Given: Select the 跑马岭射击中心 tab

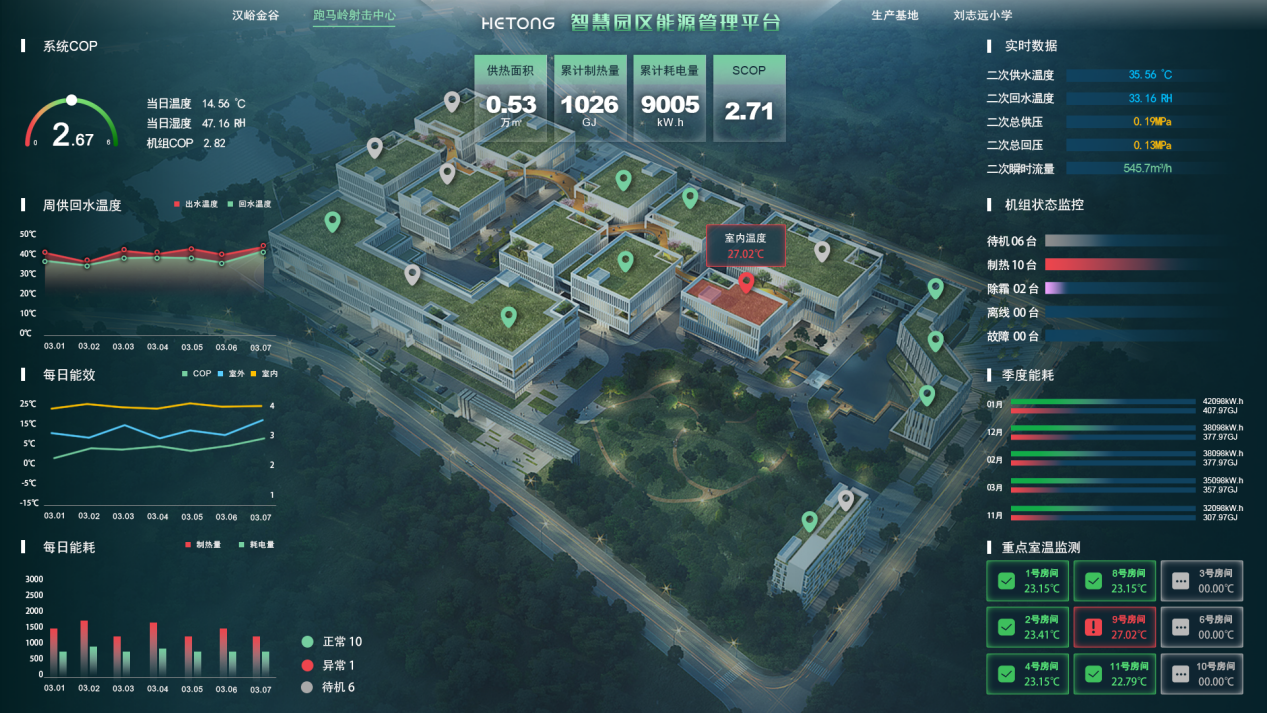Looking at the screenshot, I should (354, 16).
